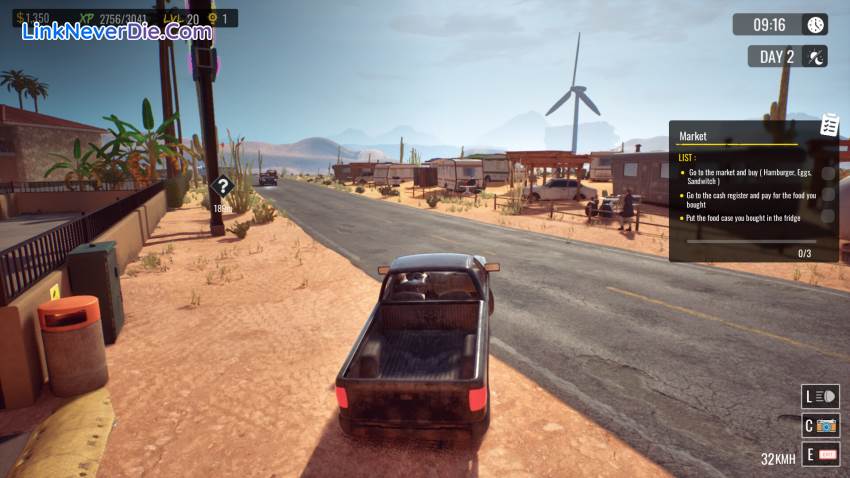This screenshot has width=850, height=478.
Task: Click the day-night icon next to DAY 2
Action: [x=815, y=57]
